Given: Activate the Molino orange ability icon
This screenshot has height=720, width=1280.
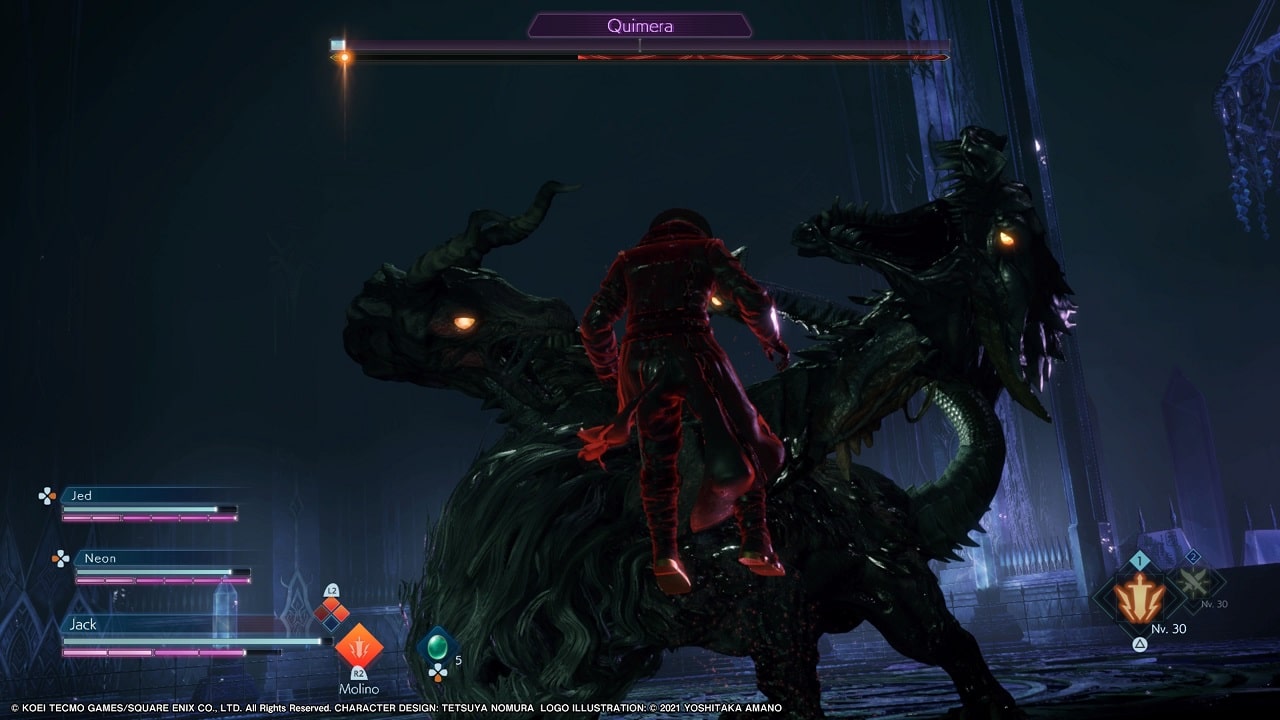Looking at the screenshot, I should [x=358, y=645].
